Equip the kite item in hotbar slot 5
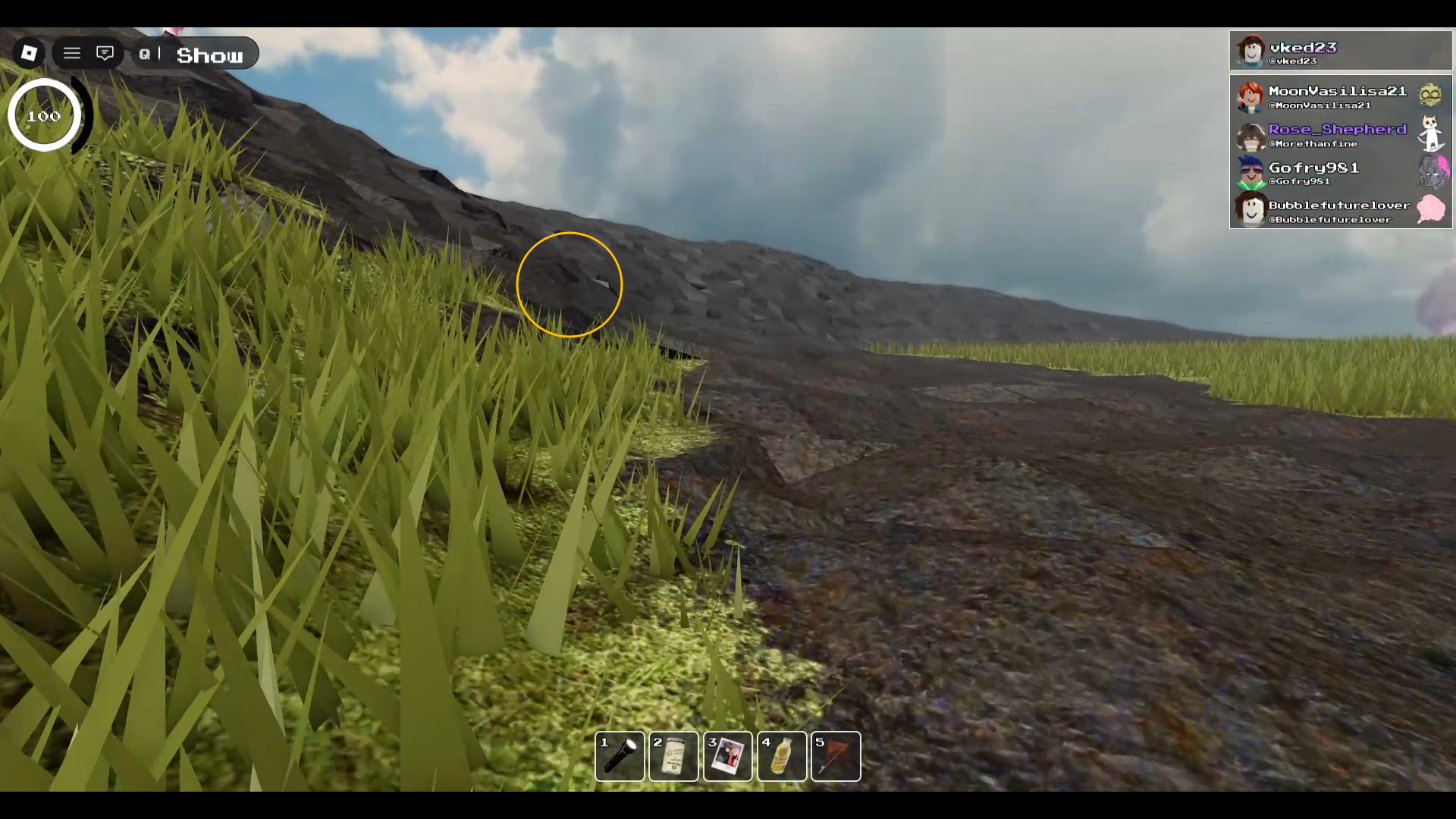This screenshot has width=1456, height=819. (x=835, y=756)
